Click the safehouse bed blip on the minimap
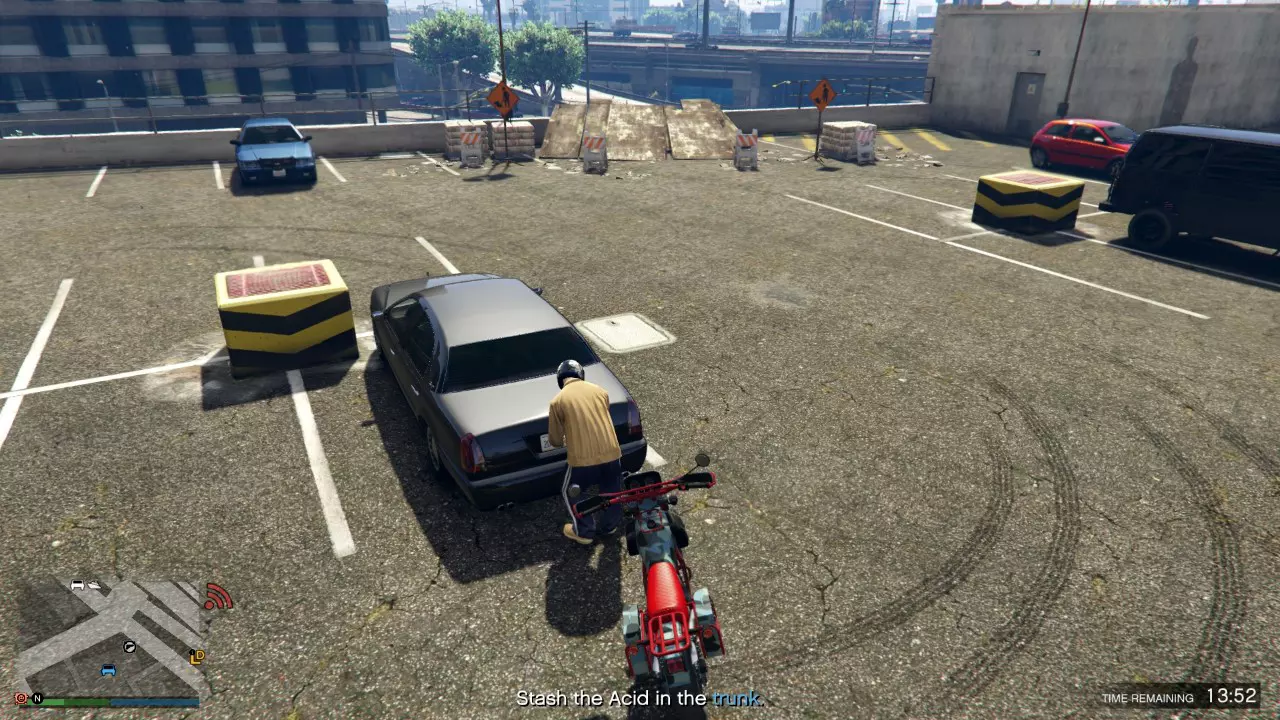Screen dimensions: 1280x720 [94, 585]
